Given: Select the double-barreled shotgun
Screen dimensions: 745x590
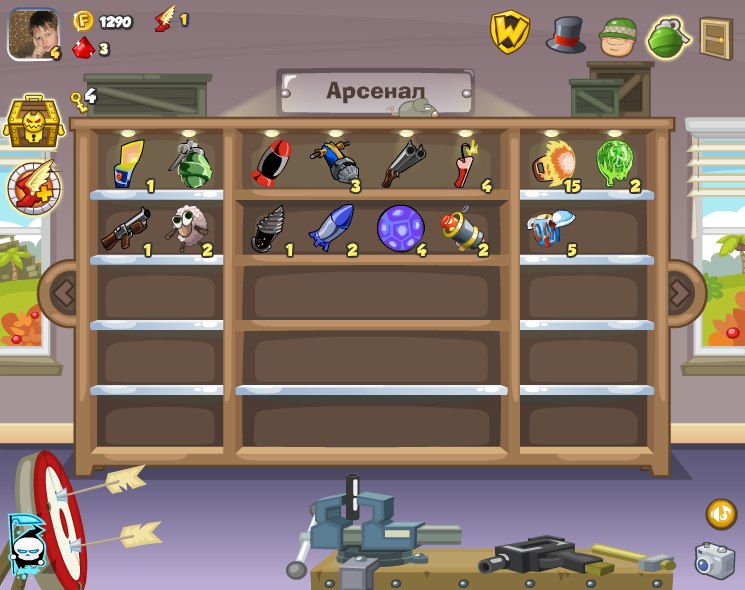Looking at the screenshot, I should click(402, 163).
